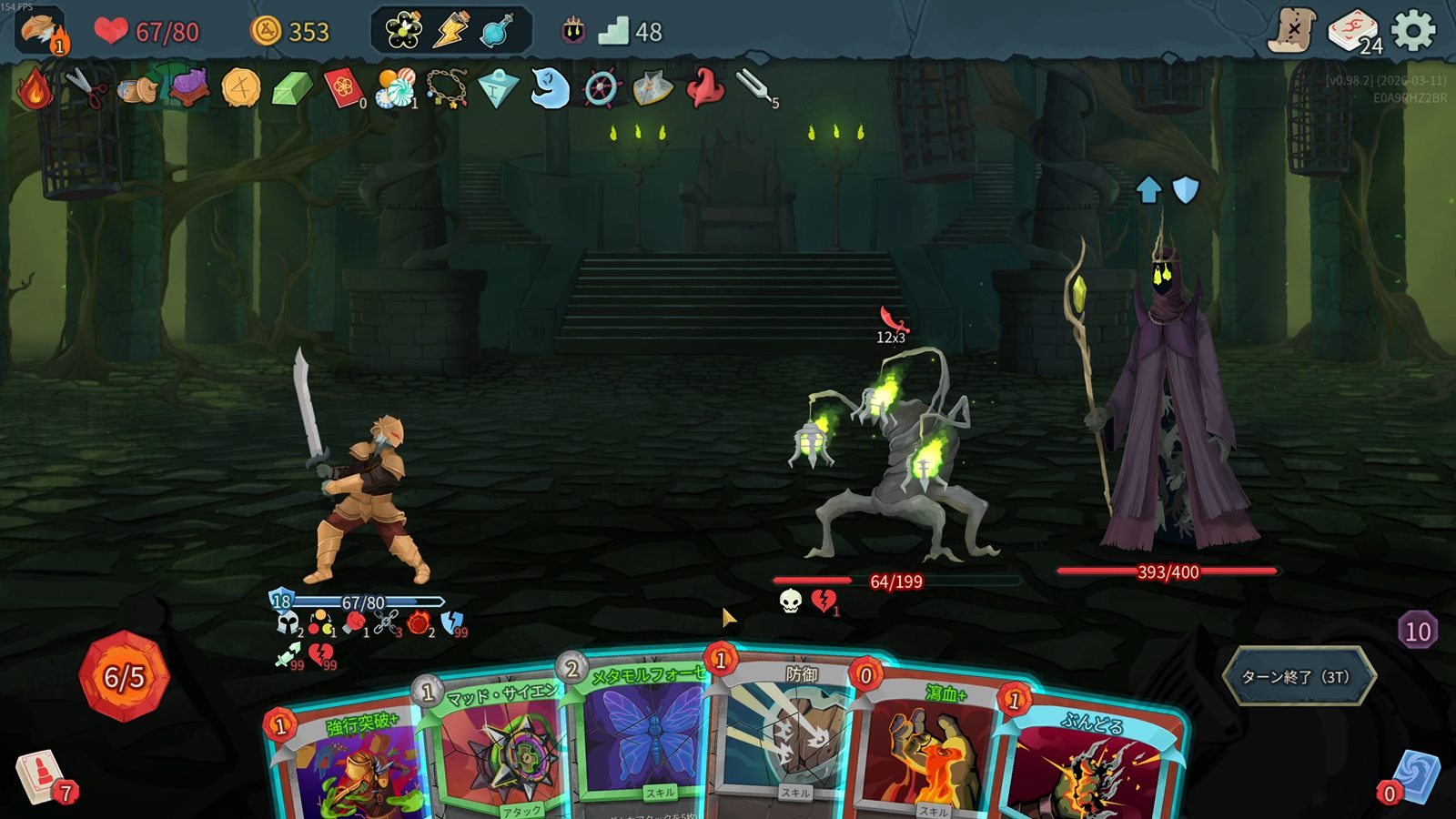The image size is (1456, 819).
Task: Open the map scroll icon
Action: tap(1292, 31)
